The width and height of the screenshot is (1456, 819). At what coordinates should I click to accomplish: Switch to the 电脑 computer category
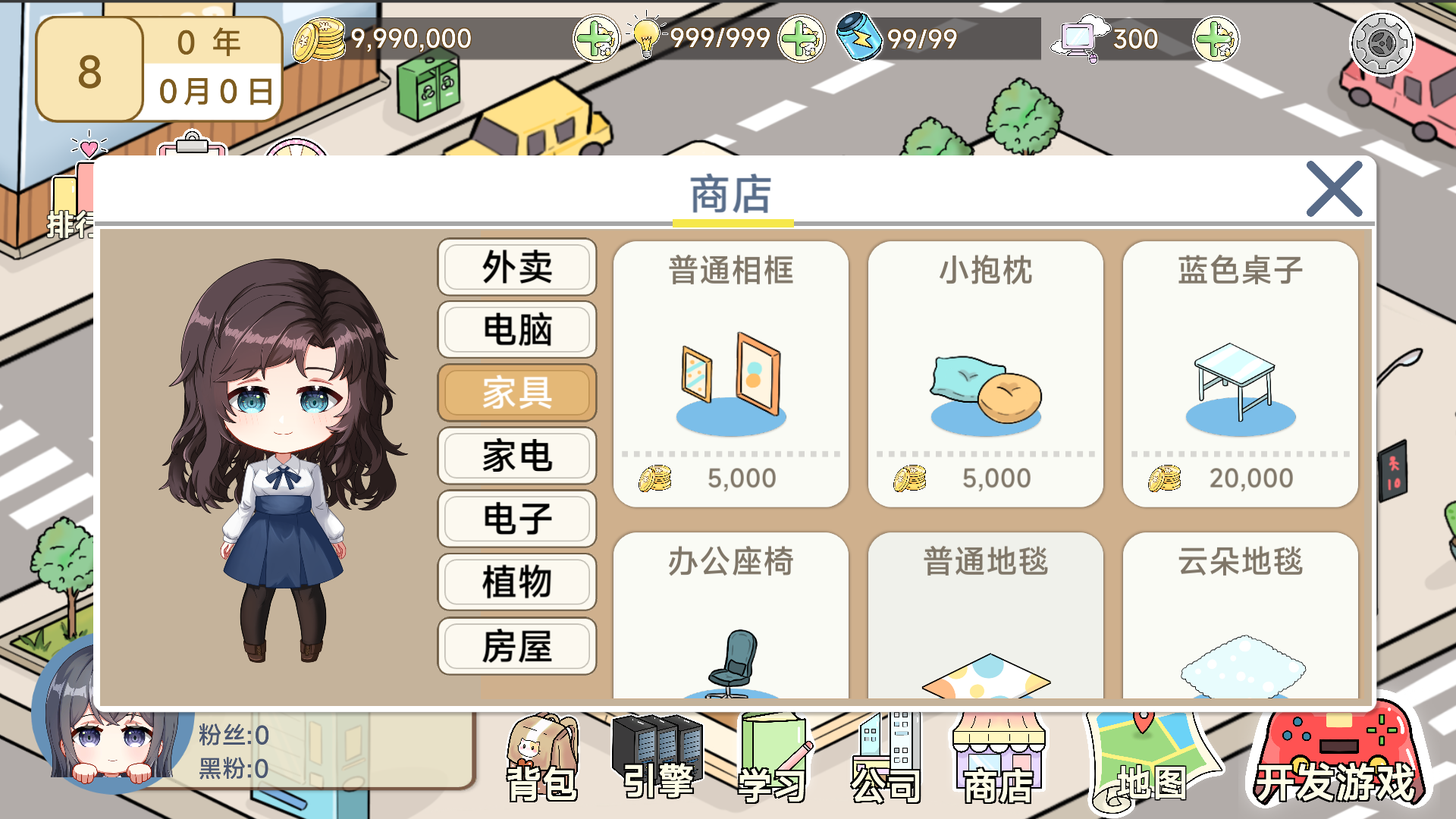point(516,329)
